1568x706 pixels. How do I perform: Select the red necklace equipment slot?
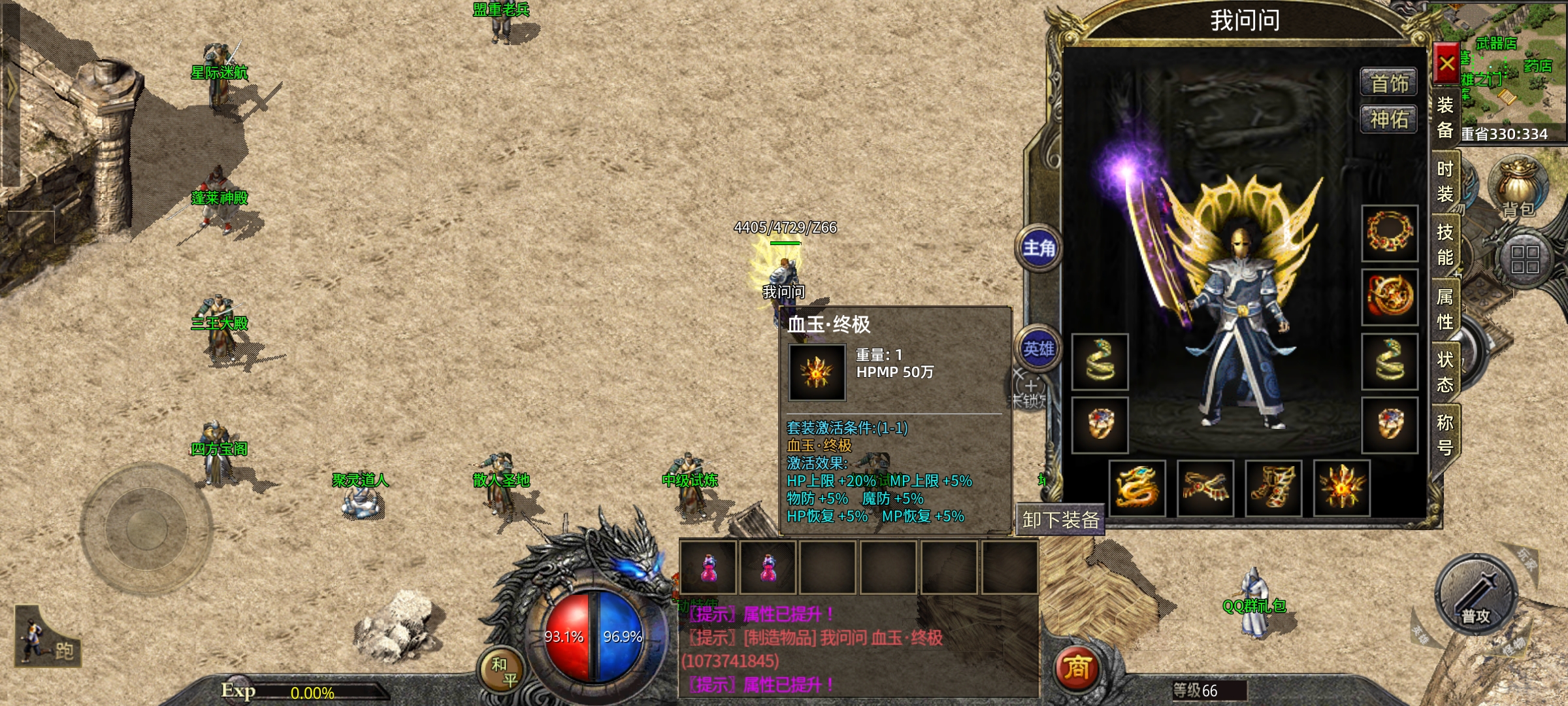point(1390,233)
